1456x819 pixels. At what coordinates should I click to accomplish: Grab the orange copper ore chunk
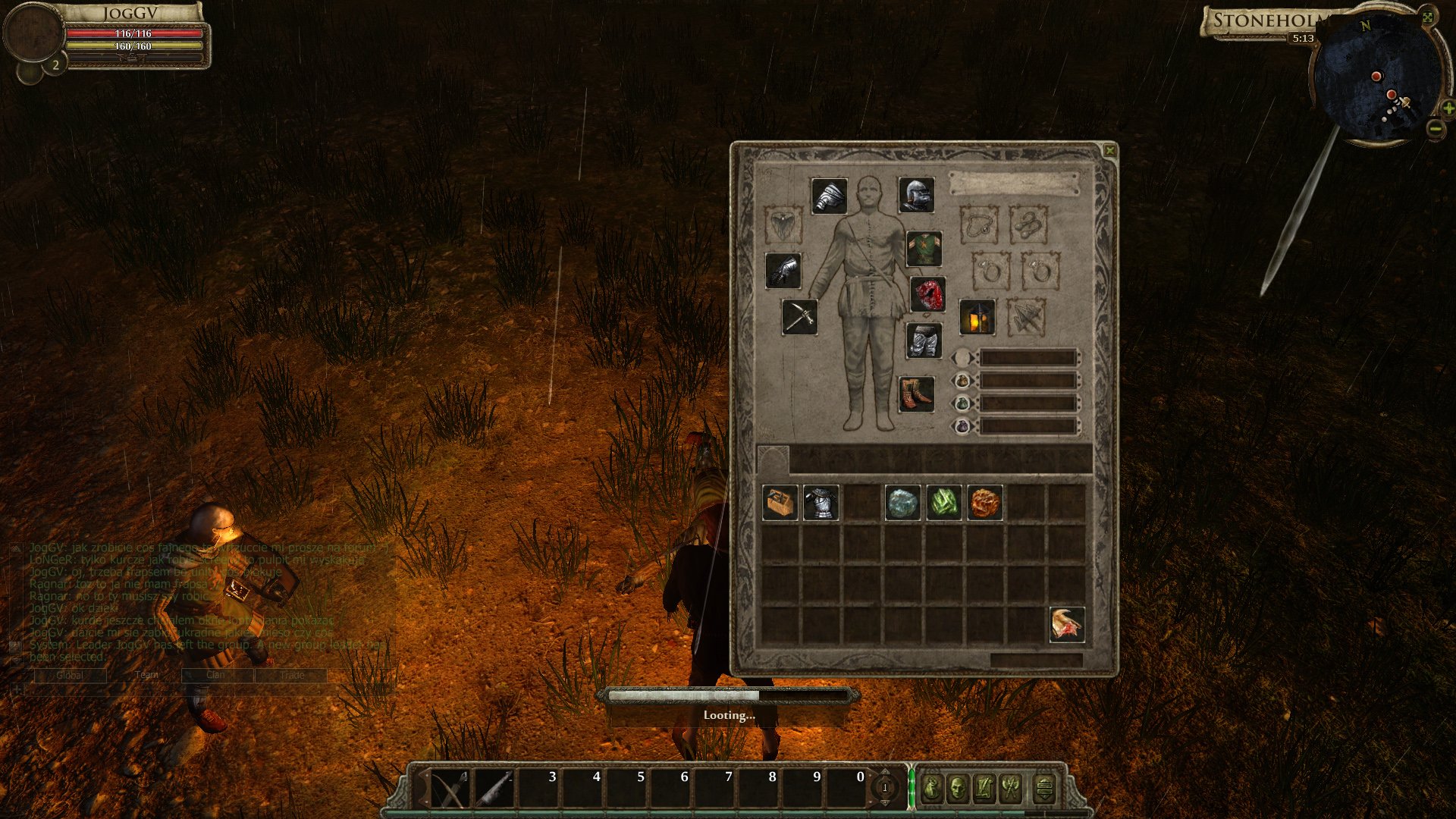[985, 503]
